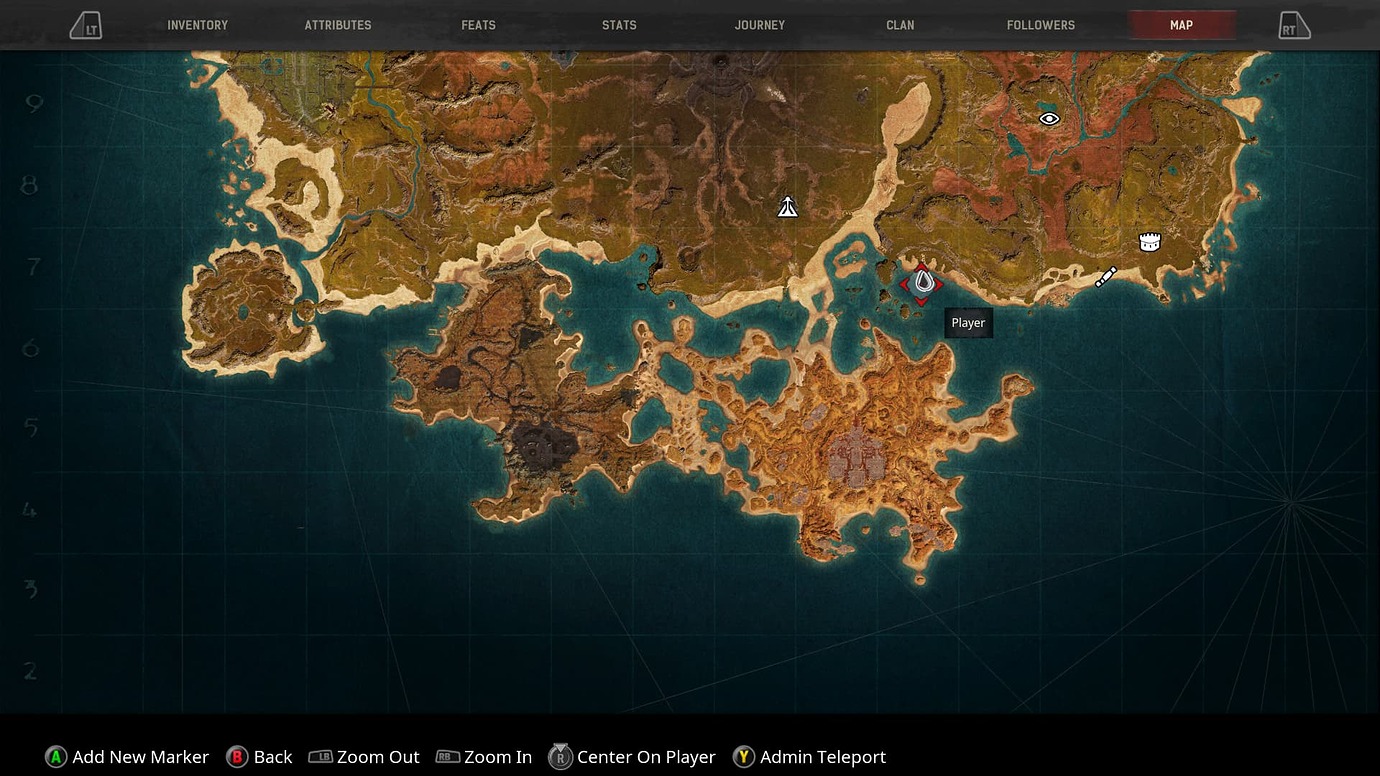1380x776 pixels.
Task: Click the LT trigger icon top left
Action: coord(86,25)
